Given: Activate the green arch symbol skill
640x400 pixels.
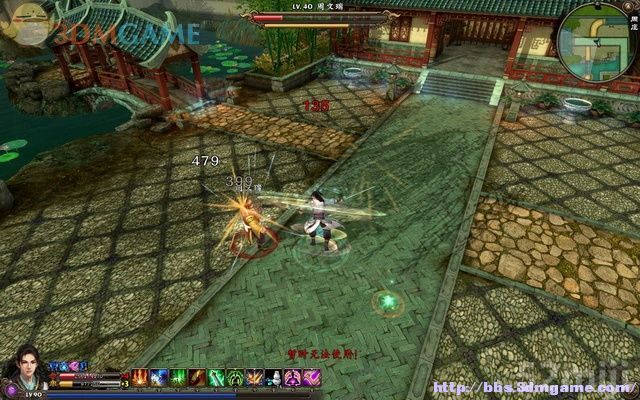Looking at the screenshot, I should (x=235, y=377).
